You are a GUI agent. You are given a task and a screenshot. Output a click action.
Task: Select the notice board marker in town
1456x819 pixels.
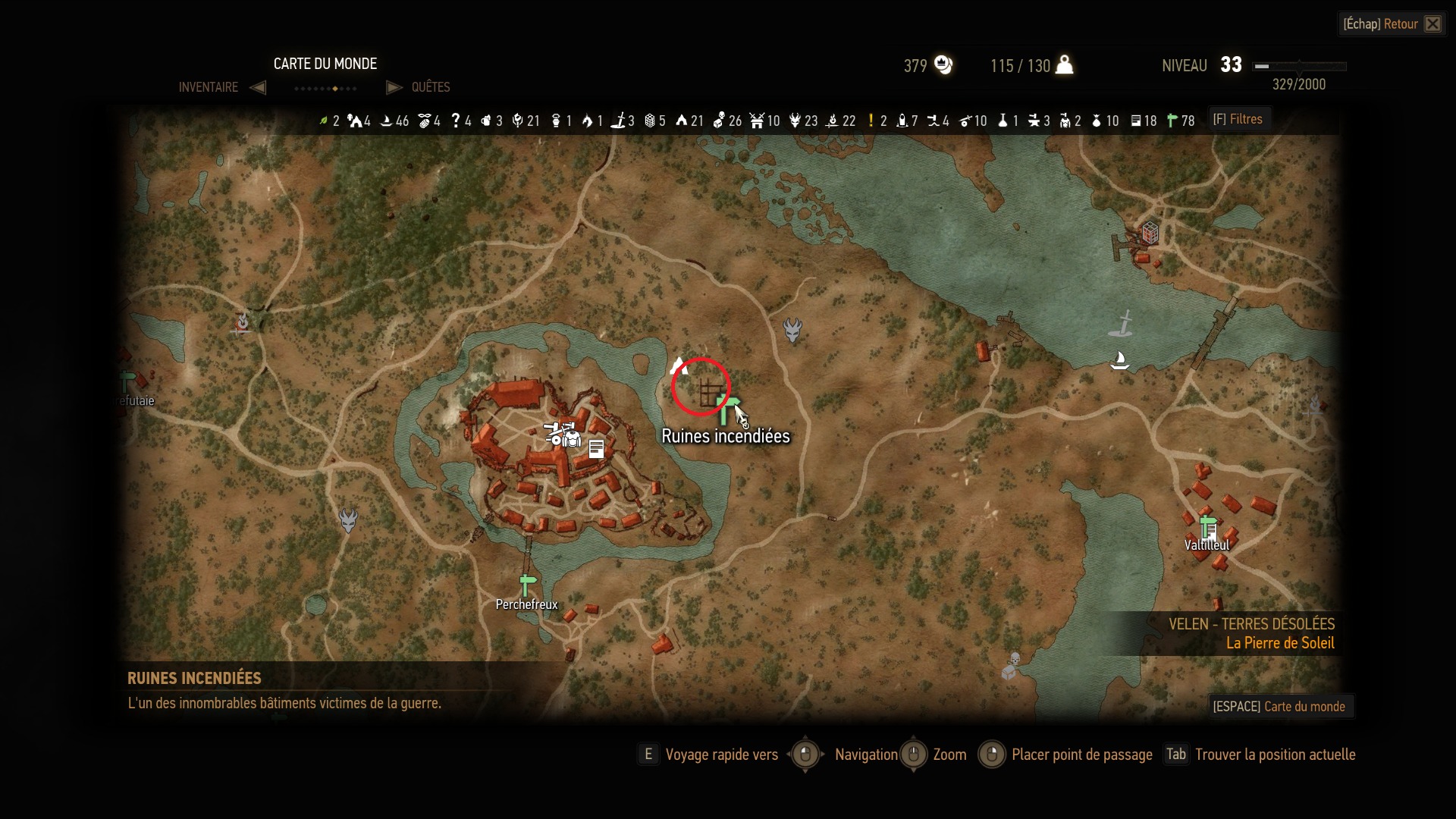click(597, 449)
